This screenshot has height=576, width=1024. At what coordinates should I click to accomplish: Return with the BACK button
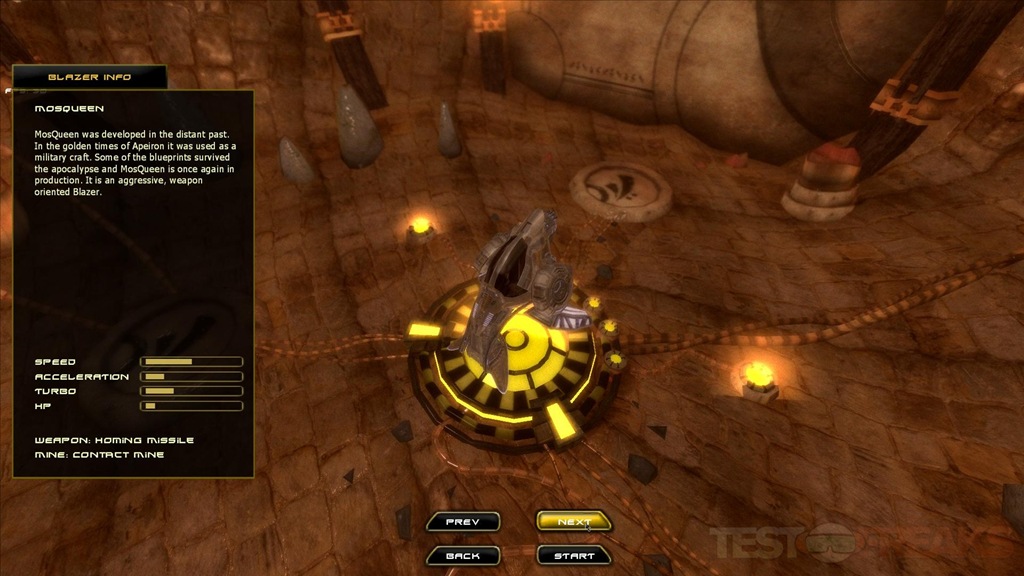462,556
